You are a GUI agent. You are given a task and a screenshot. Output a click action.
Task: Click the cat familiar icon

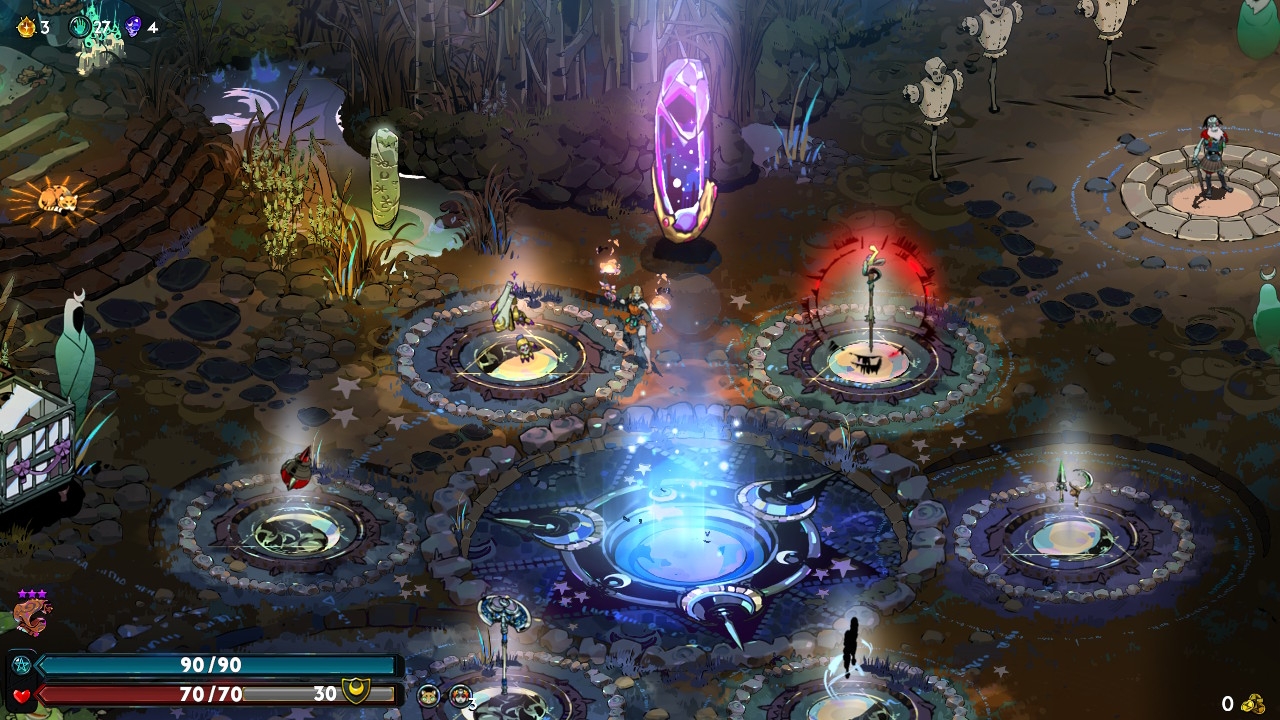click(x=429, y=696)
